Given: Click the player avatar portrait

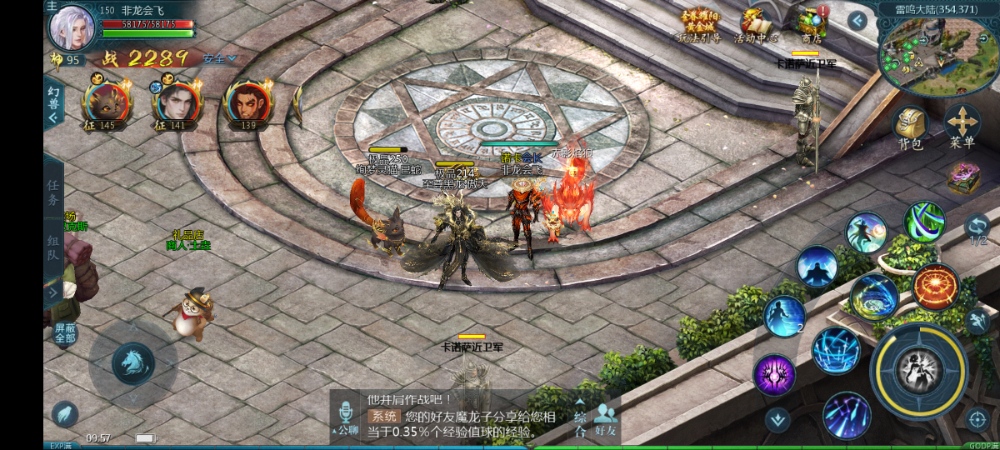Looking at the screenshot, I should coord(72,26).
